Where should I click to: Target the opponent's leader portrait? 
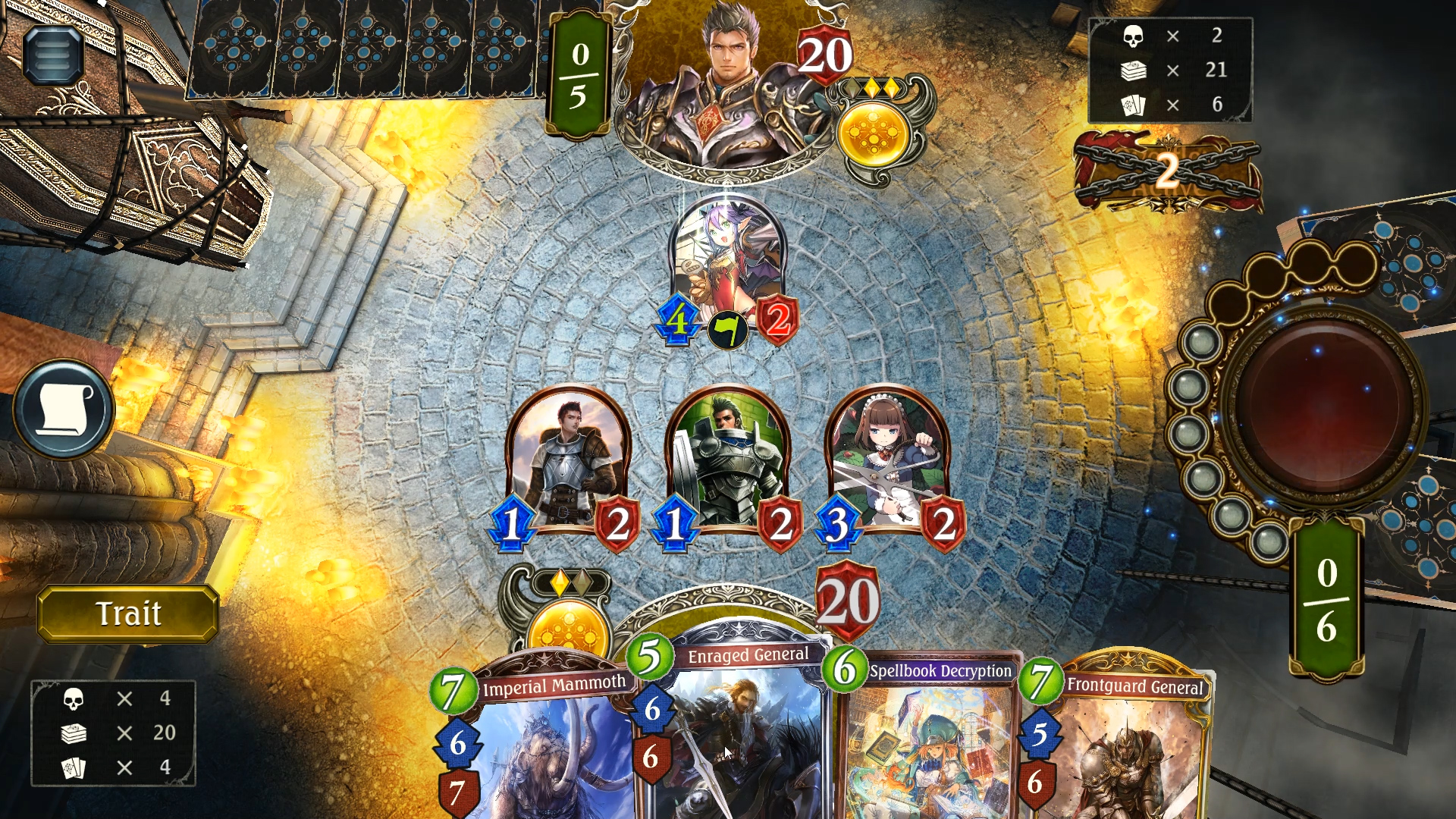click(728, 76)
